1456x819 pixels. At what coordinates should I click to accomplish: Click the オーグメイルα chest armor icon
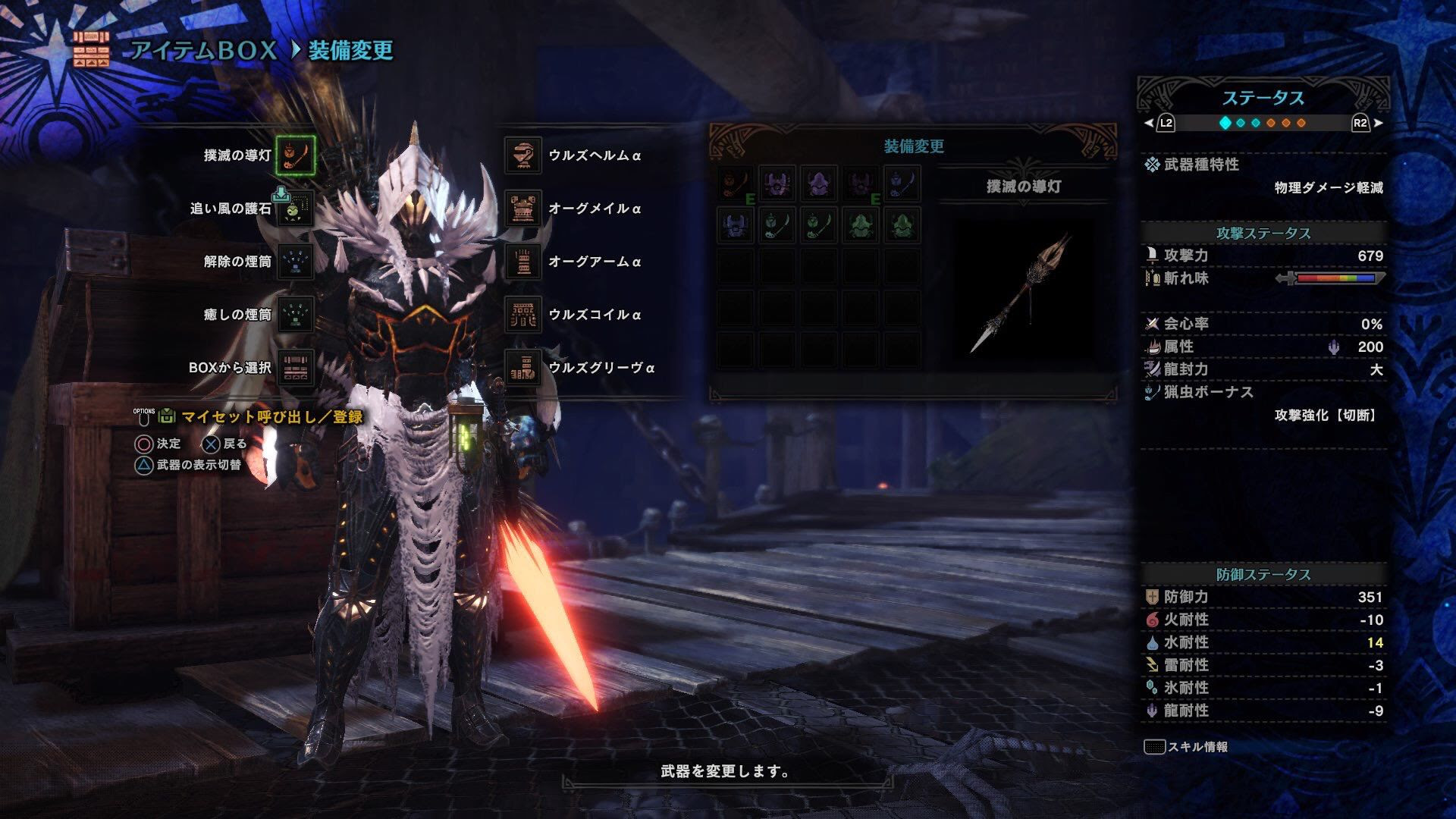(522, 209)
